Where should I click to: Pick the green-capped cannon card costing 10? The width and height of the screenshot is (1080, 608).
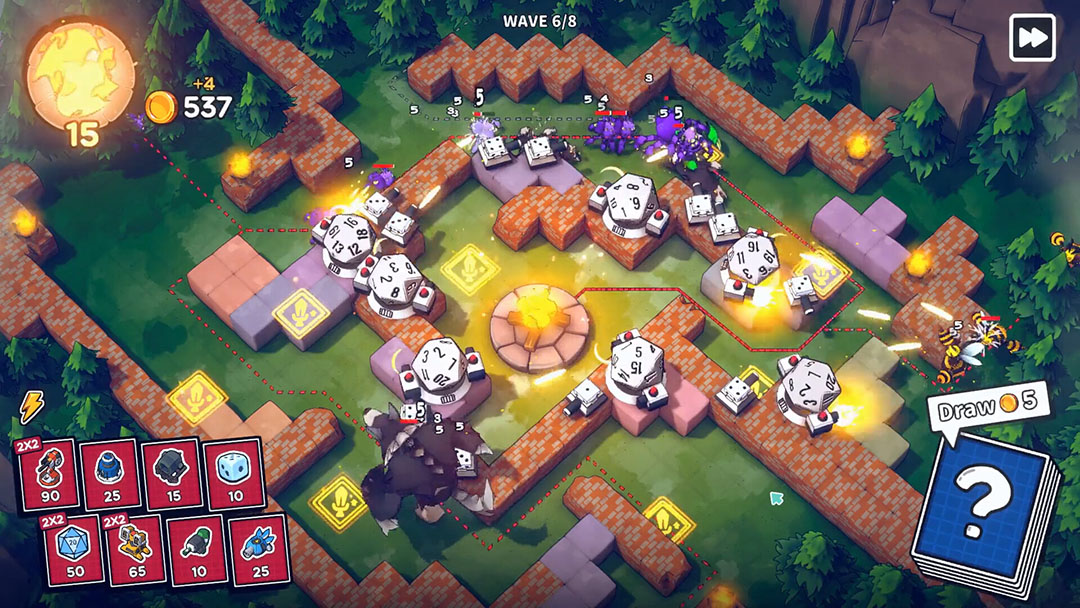pos(198,549)
